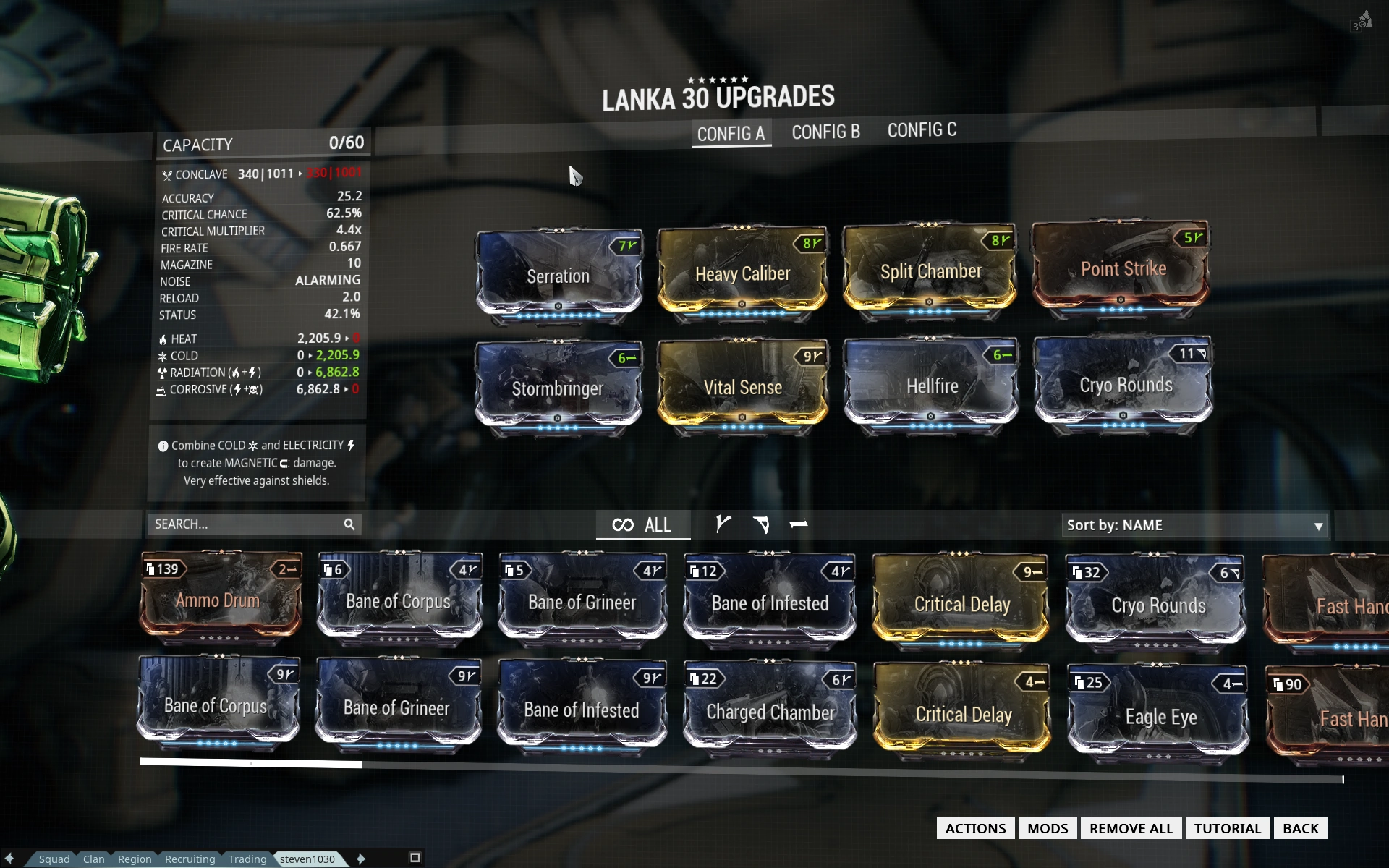Show all mods with the ALL filter

tap(642, 525)
